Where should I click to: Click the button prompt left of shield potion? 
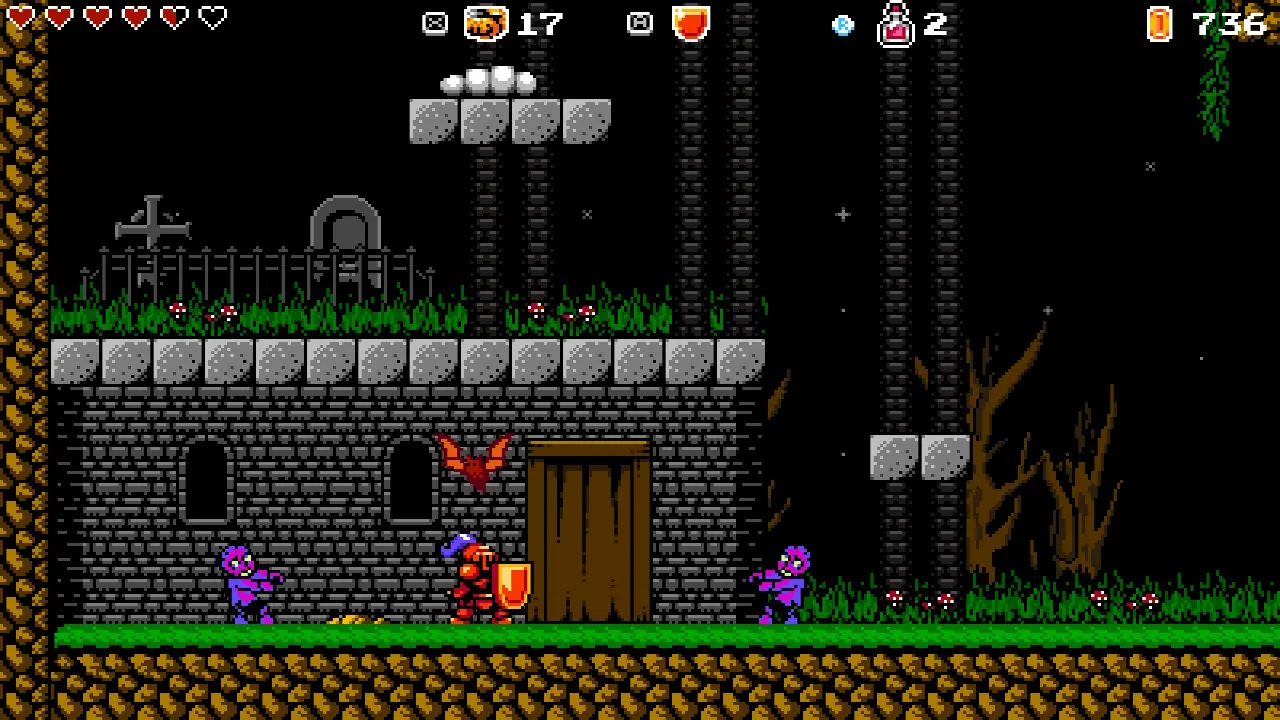[x=639, y=23]
